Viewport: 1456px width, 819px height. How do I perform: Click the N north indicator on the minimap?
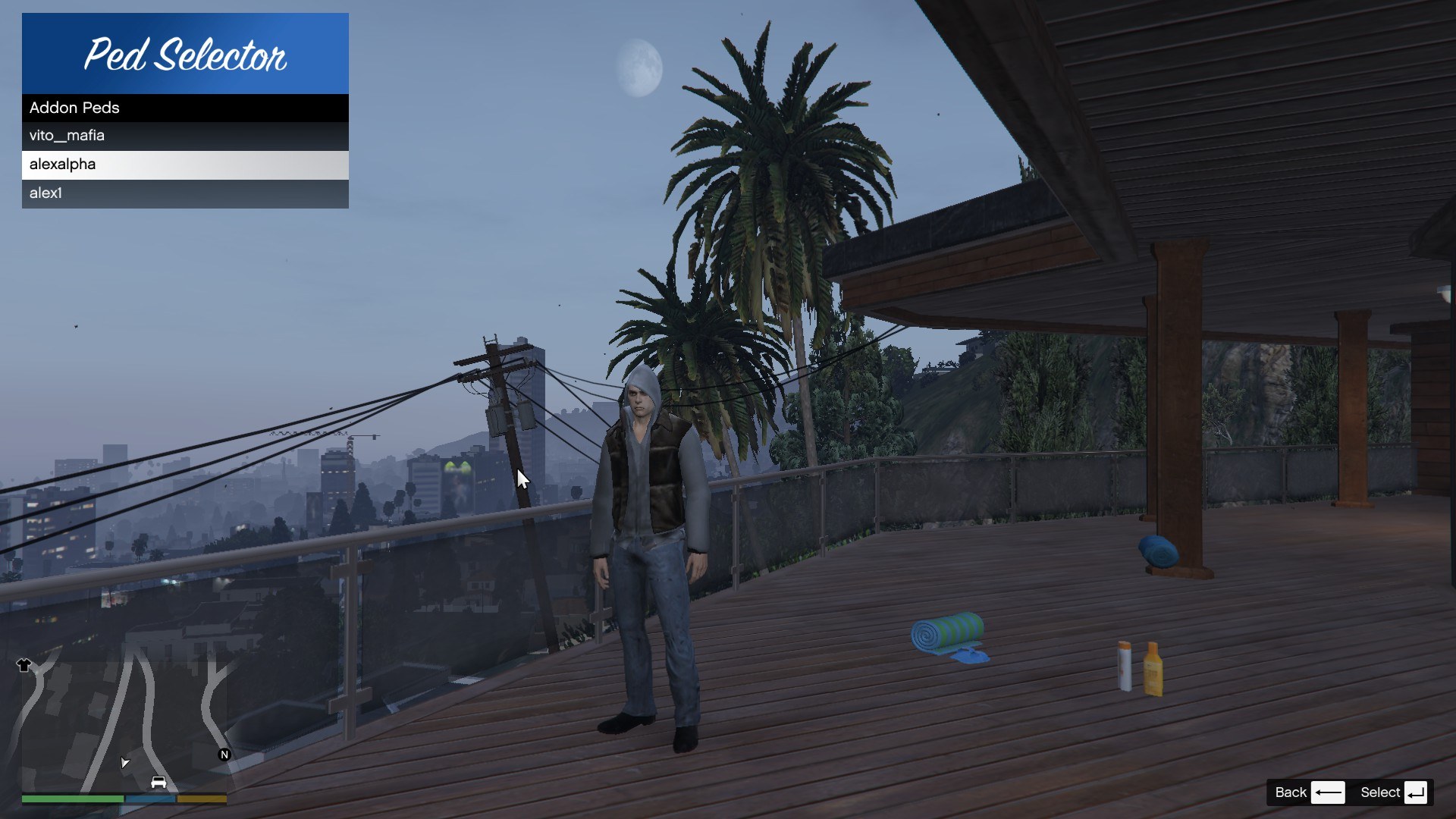[x=224, y=754]
